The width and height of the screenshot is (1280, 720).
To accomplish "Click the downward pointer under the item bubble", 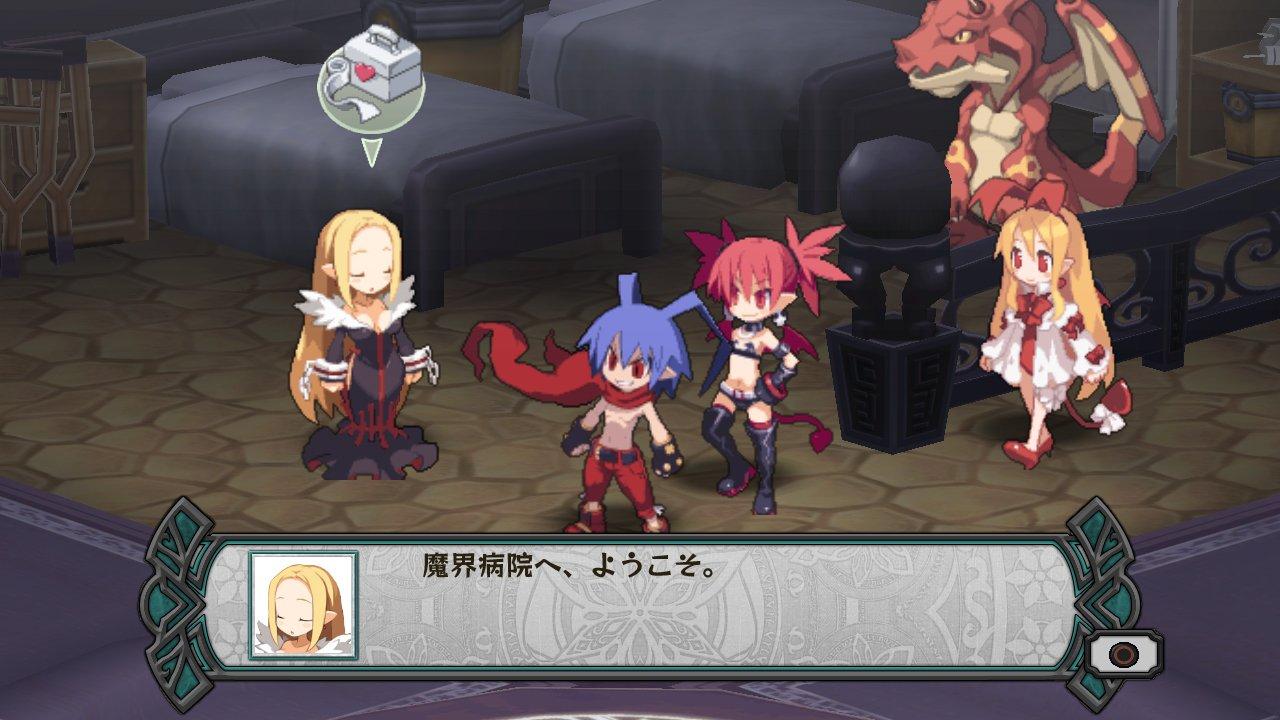I will pyautogui.click(x=370, y=150).
